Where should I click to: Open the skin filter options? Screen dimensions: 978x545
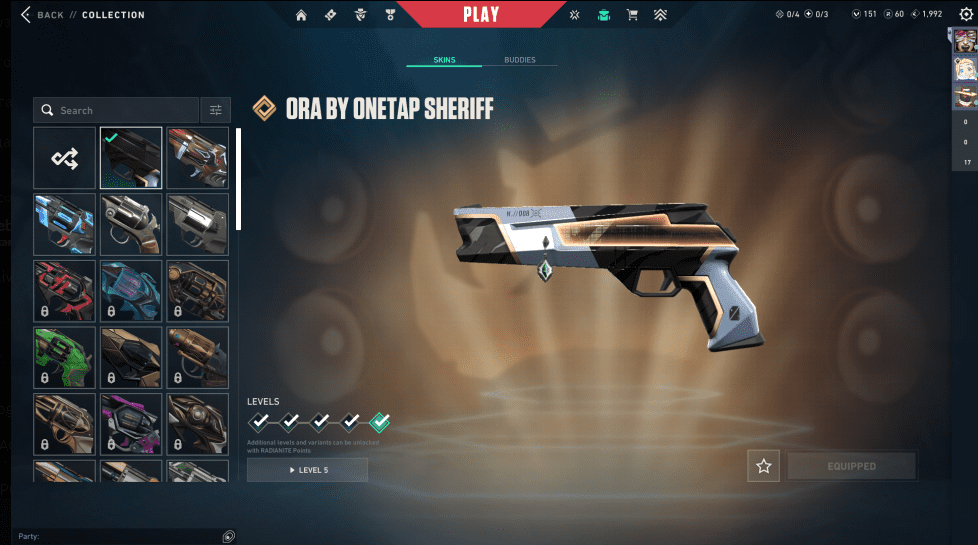click(x=215, y=110)
